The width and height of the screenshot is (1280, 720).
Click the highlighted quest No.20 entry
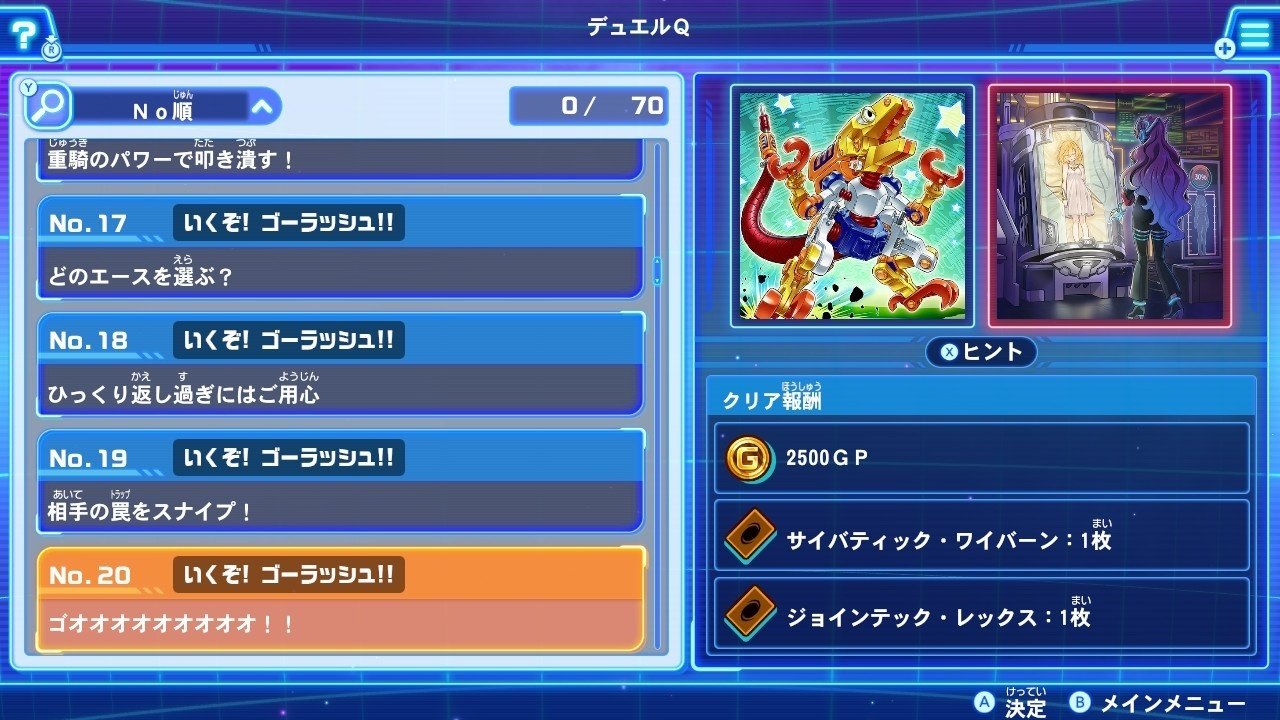pos(340,595)
